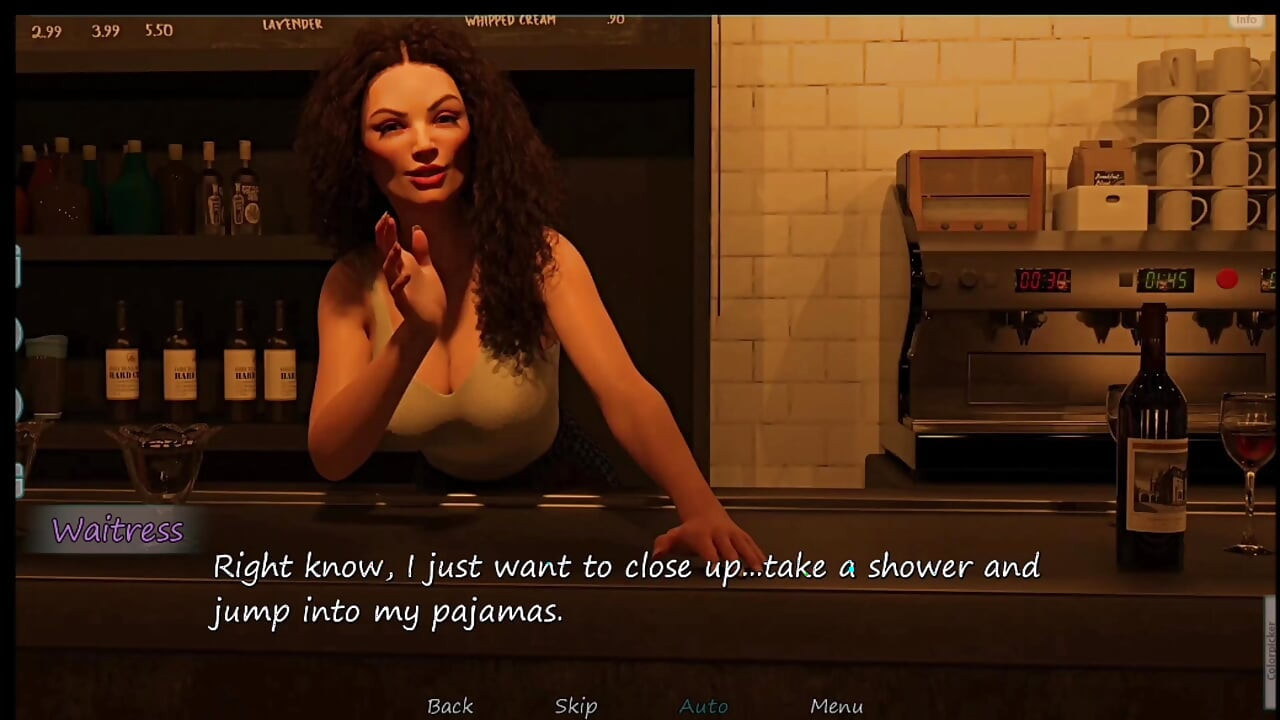Click Menu in the quick menu bar
The height and width of the screenshot is (720, 1280).
pos(838,705)
